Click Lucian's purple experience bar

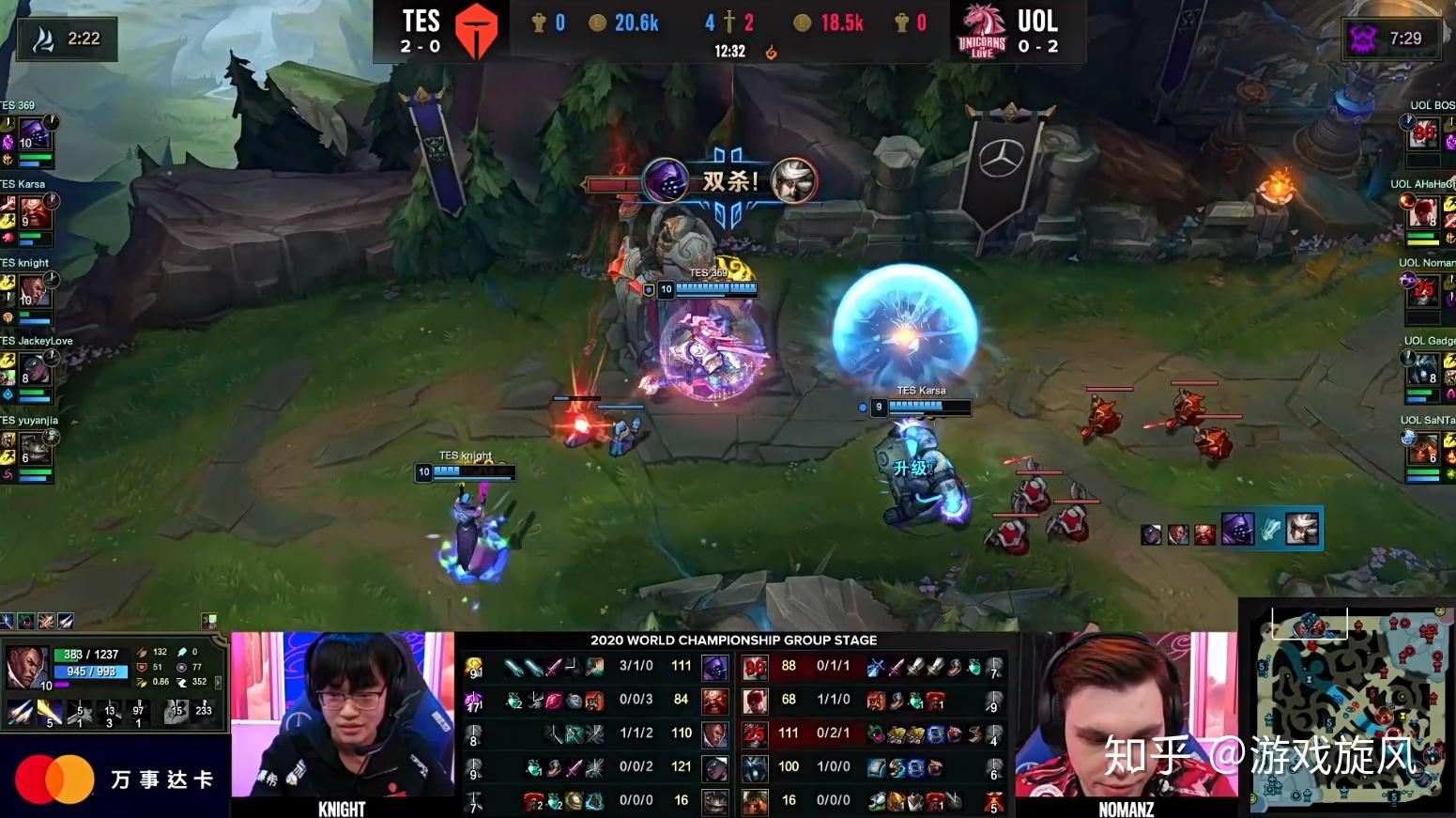(x=63, y=684)
